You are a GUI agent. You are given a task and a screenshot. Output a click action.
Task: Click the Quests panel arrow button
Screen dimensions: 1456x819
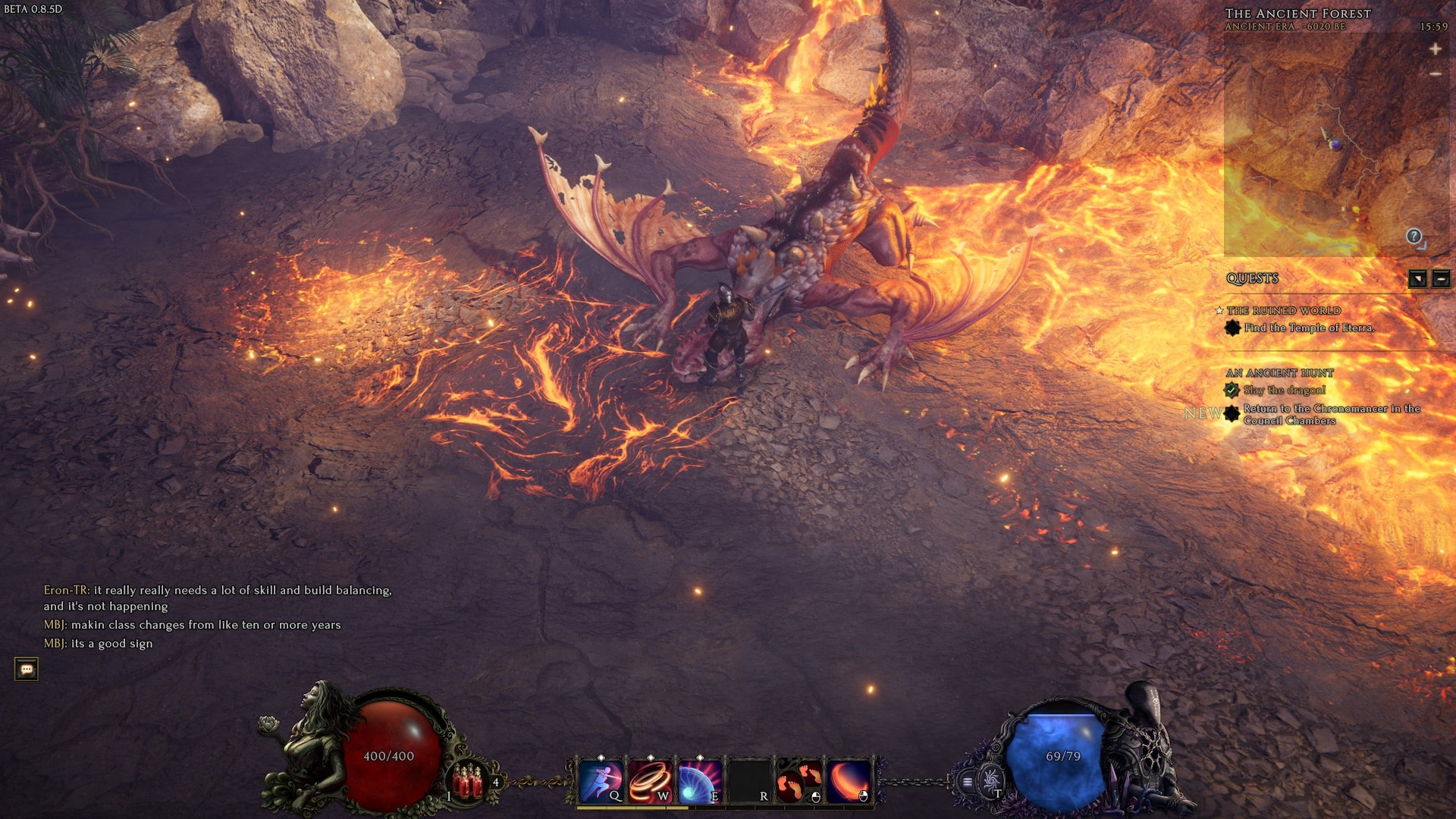coord(1417,278)
